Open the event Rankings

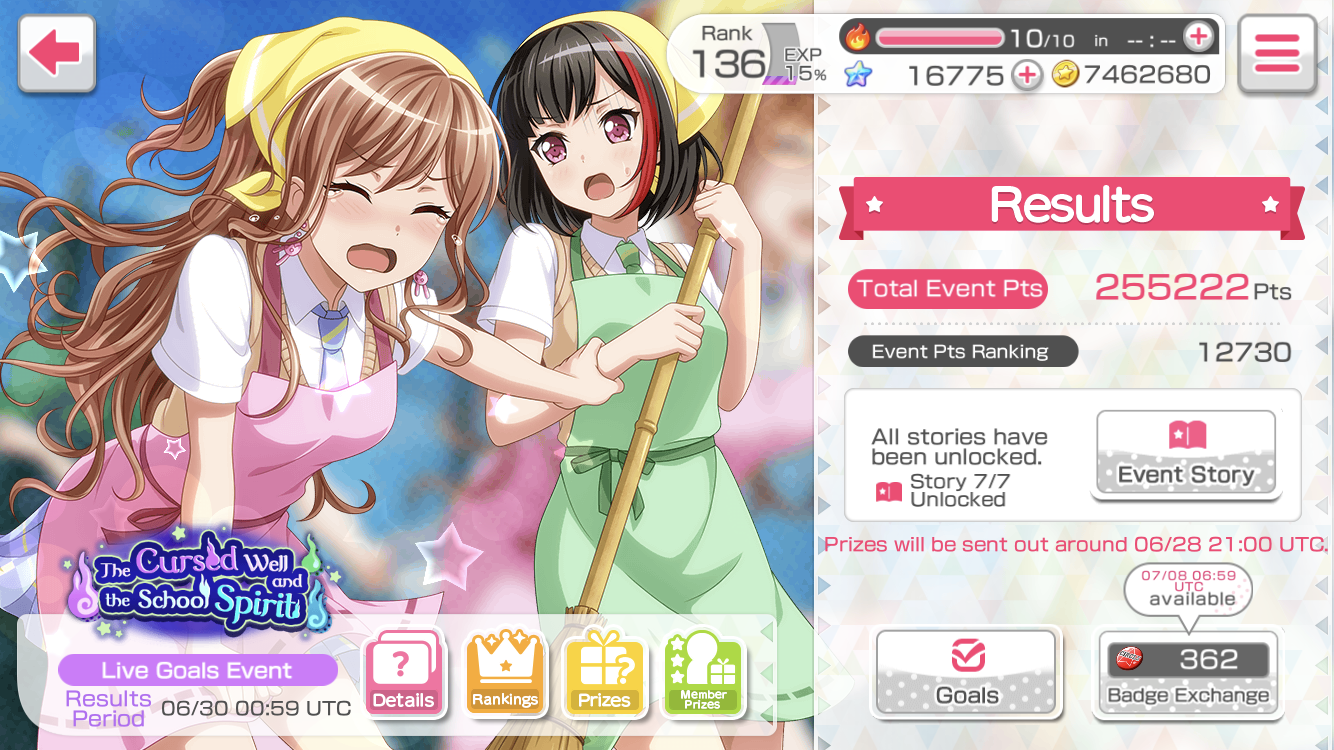(x=504, y=671)
